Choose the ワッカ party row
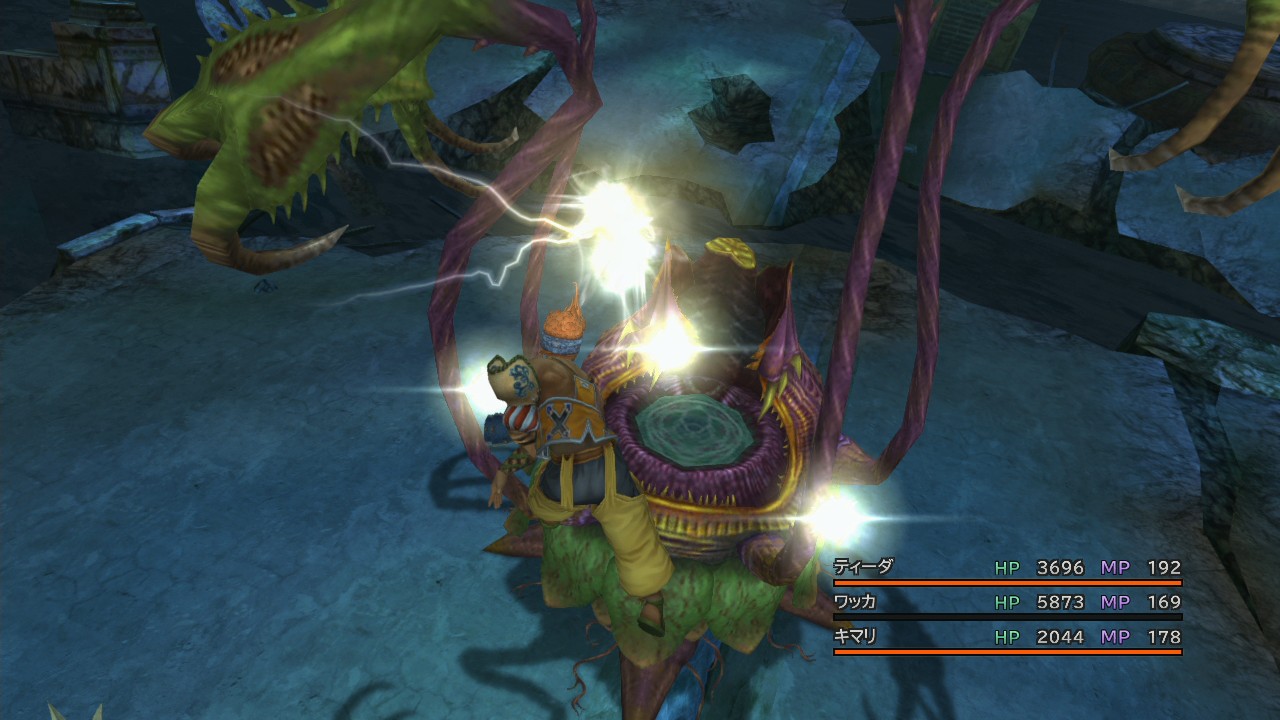 [856, 602]
